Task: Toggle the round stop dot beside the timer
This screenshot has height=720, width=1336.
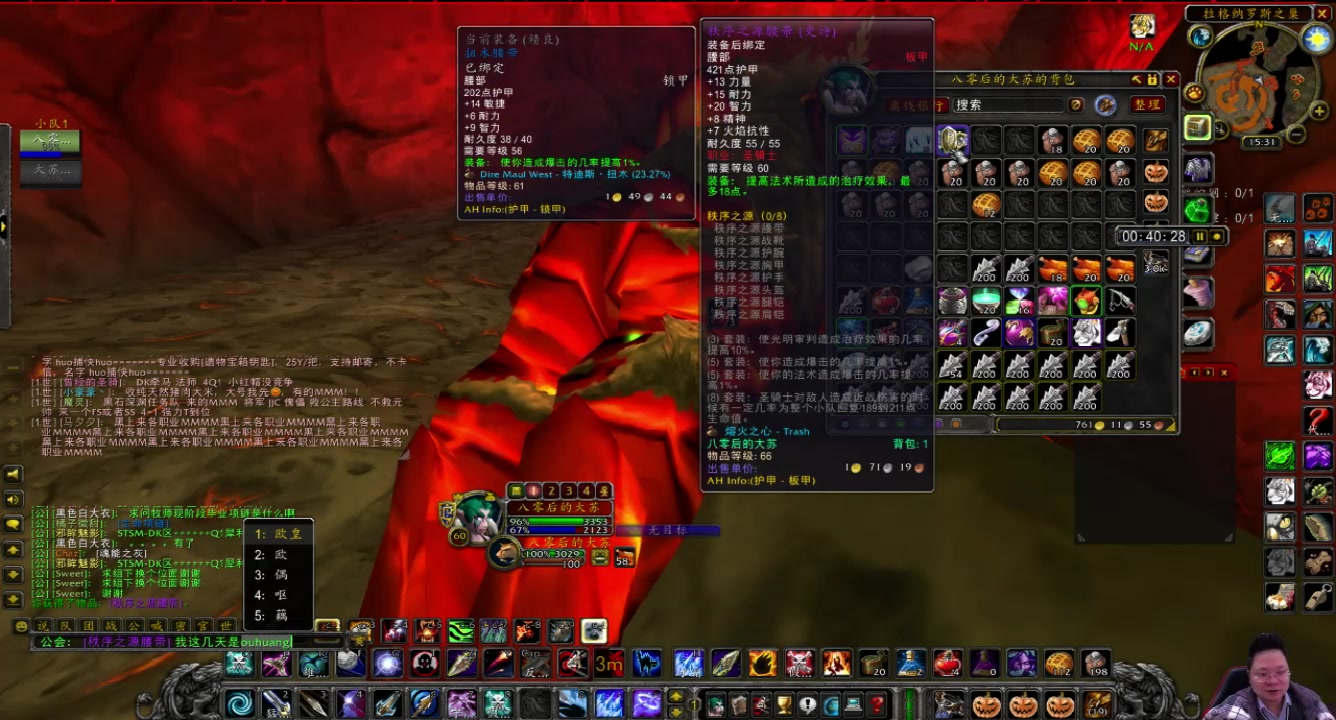Action: 1217,237
